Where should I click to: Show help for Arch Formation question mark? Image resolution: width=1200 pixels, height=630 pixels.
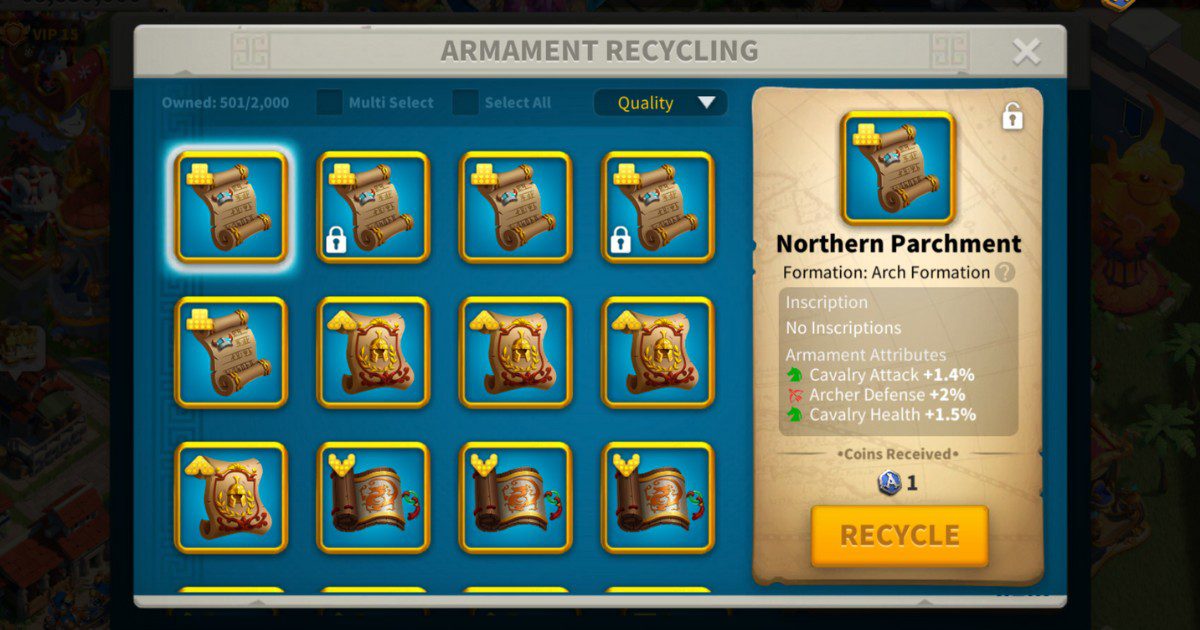pyautogui.click(x=1005, y=272)
